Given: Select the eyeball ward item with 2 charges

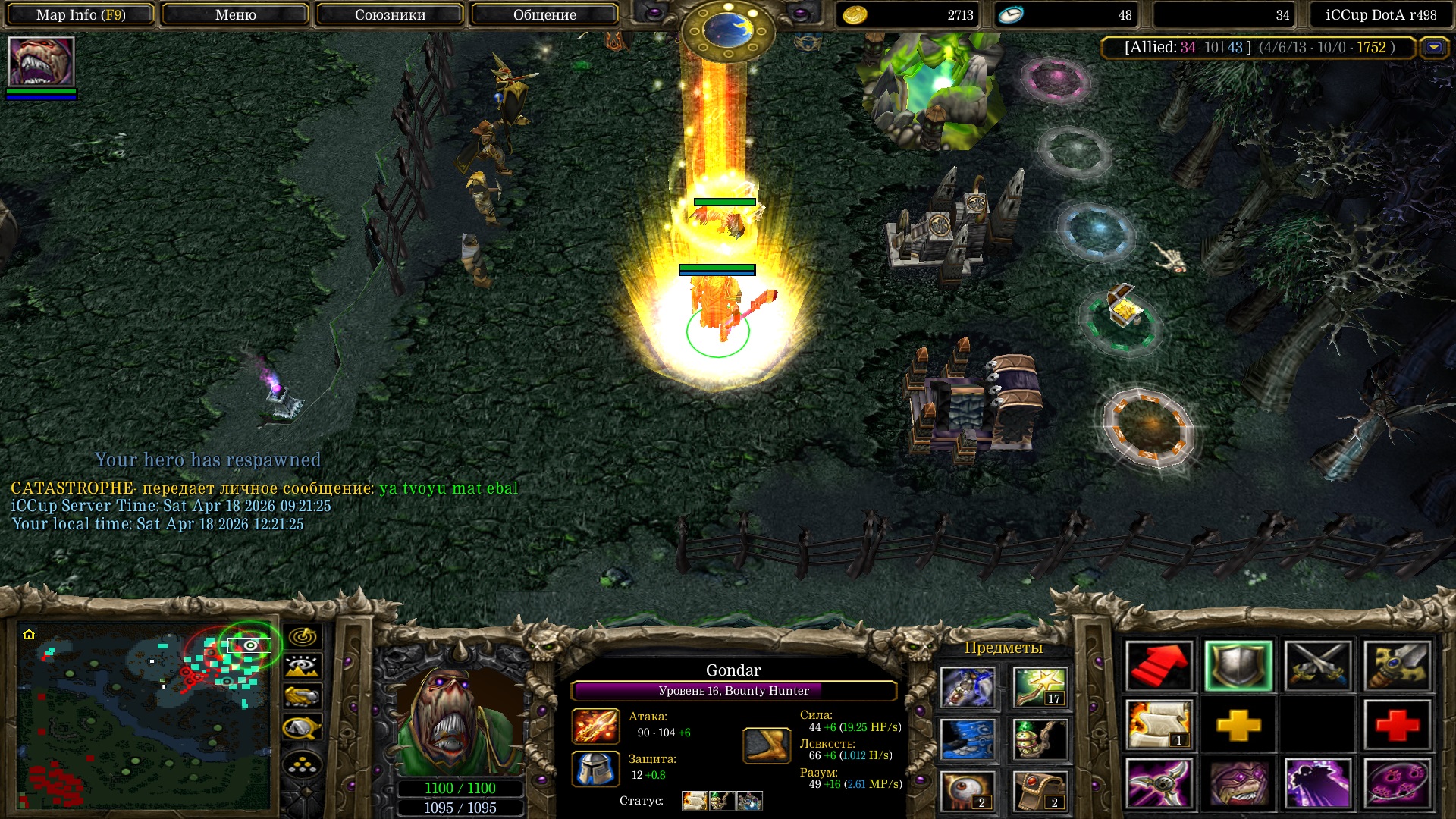Looking at the screenshot, I should (968, 790).
